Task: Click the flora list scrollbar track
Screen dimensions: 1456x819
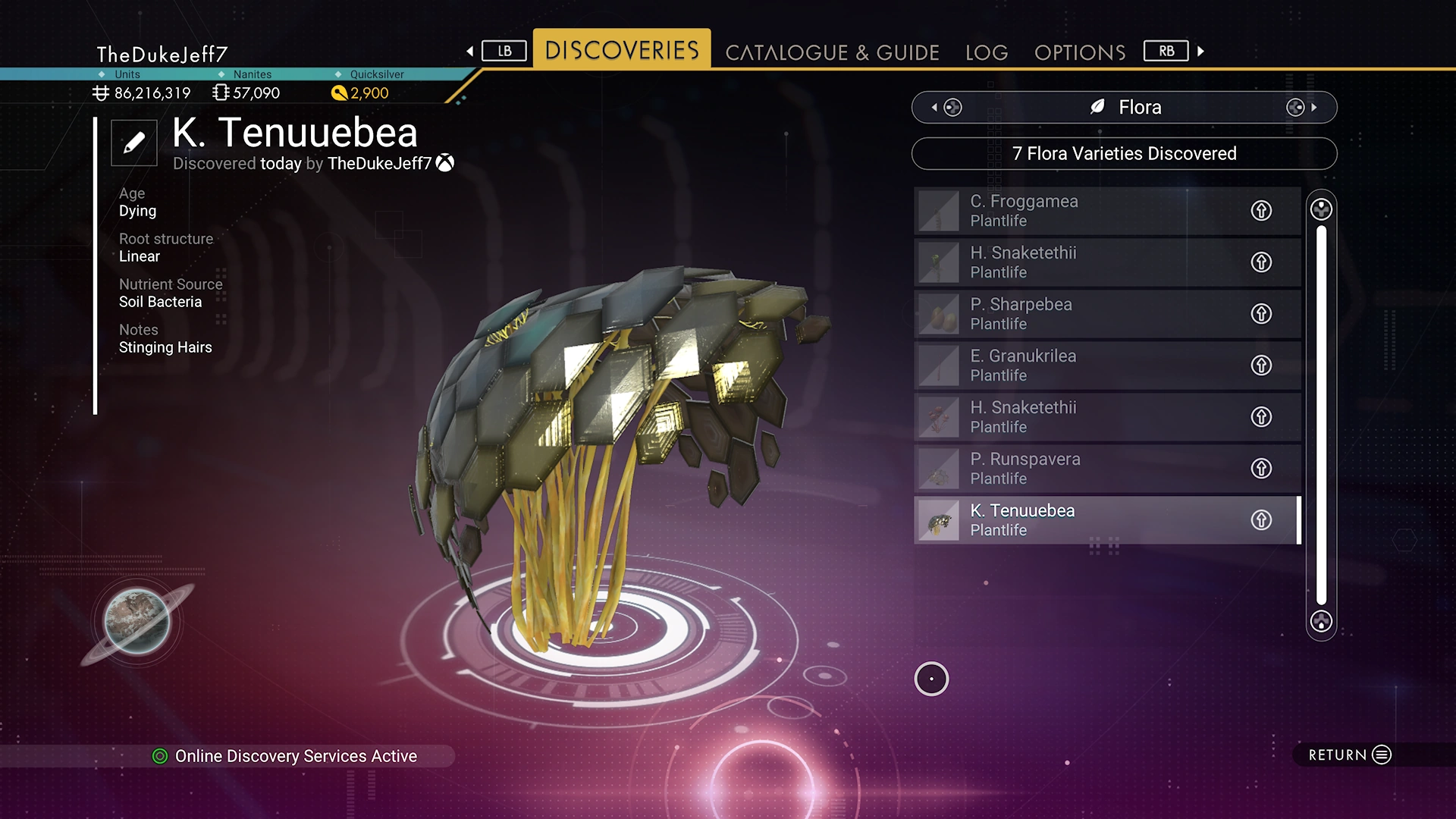Action: (x=1321, y=416)
